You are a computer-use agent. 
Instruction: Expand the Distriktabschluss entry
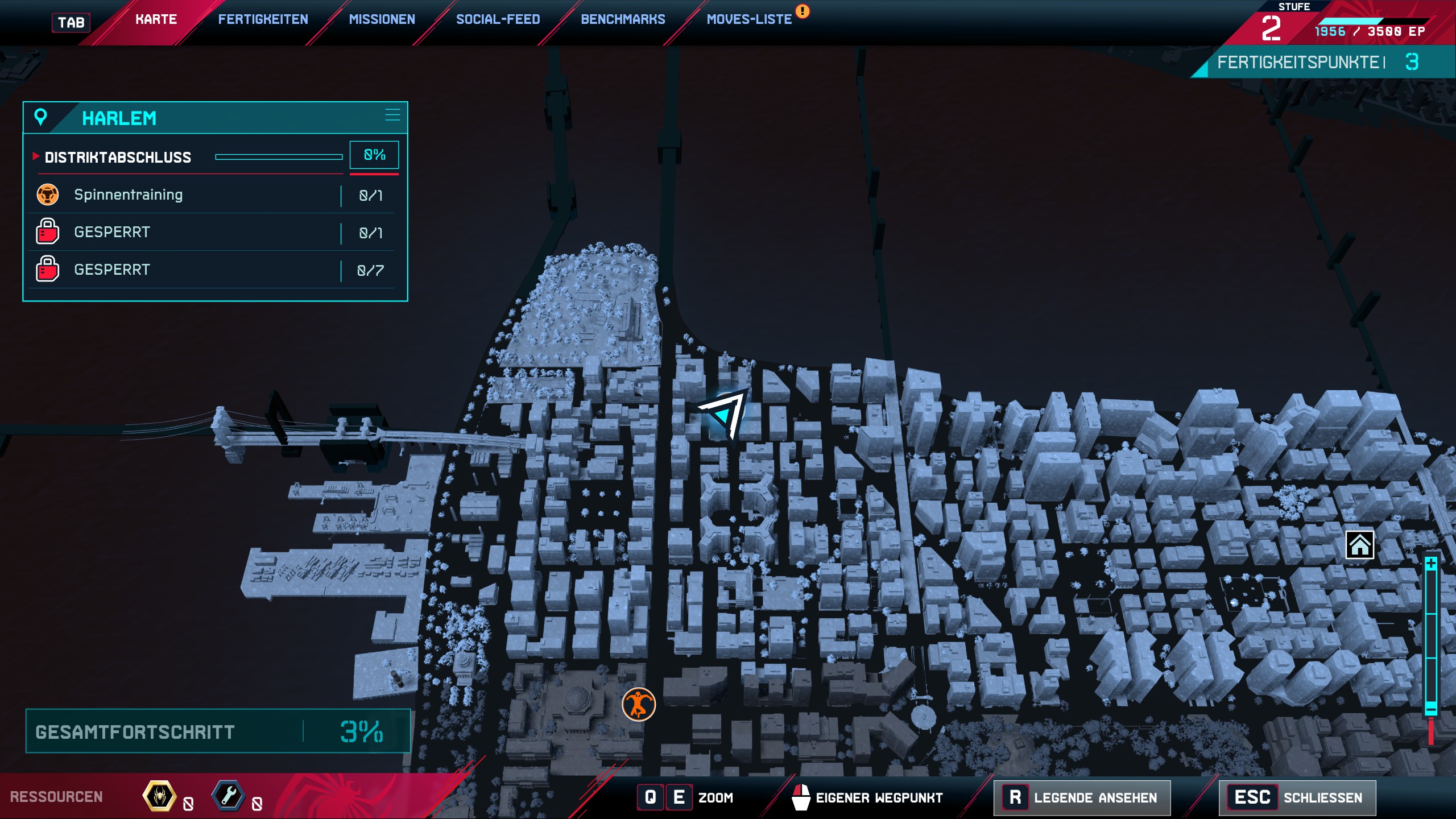[x=118, y=158]
